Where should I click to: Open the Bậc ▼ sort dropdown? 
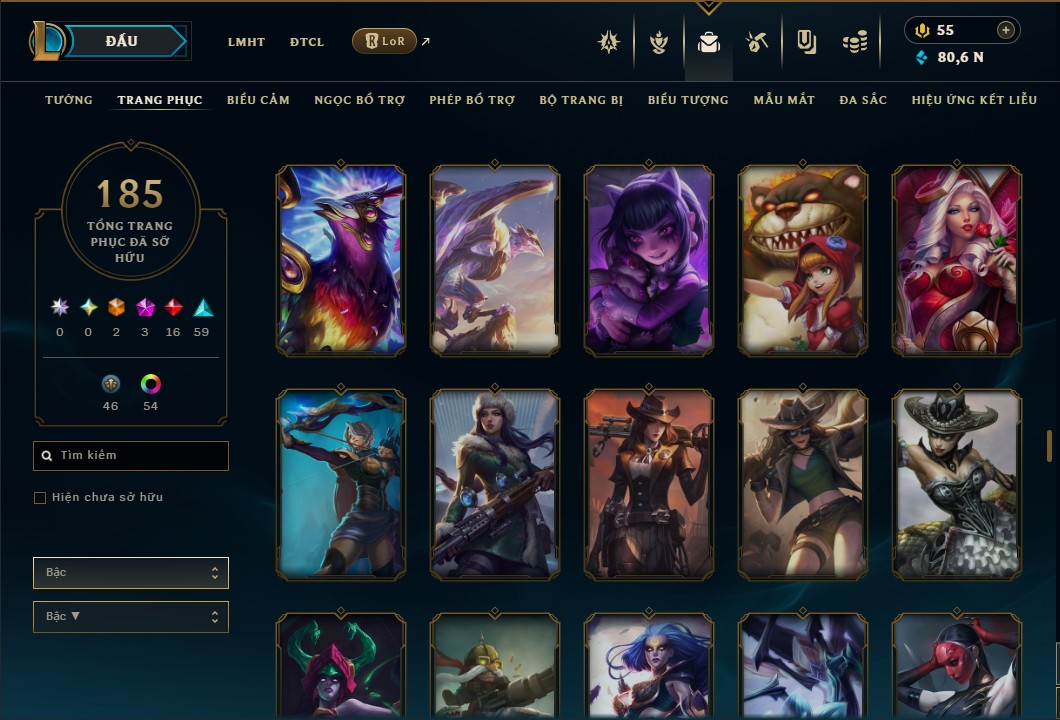point(131,616)
